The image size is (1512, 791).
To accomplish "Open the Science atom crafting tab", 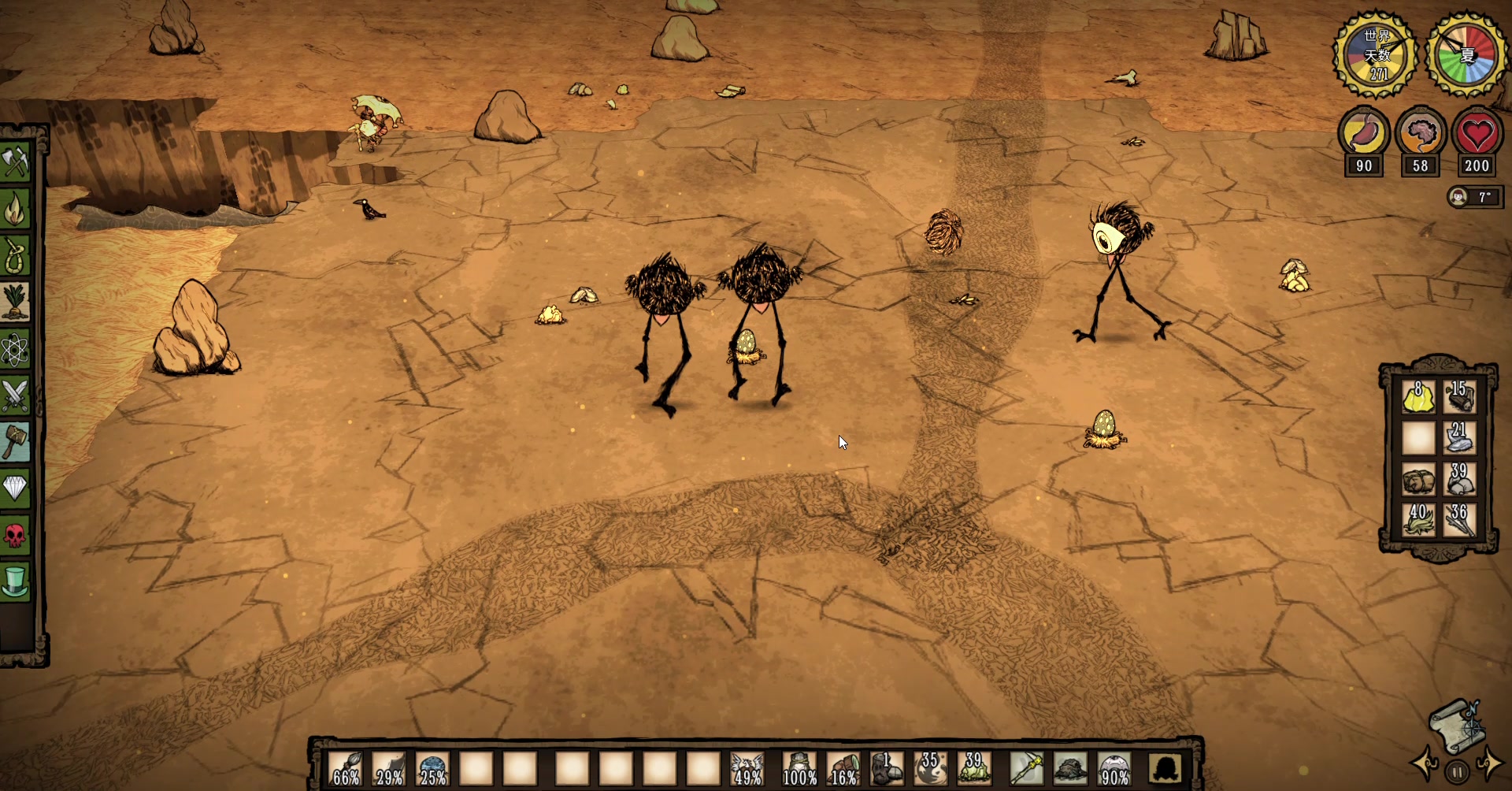I will pos(16,349).
